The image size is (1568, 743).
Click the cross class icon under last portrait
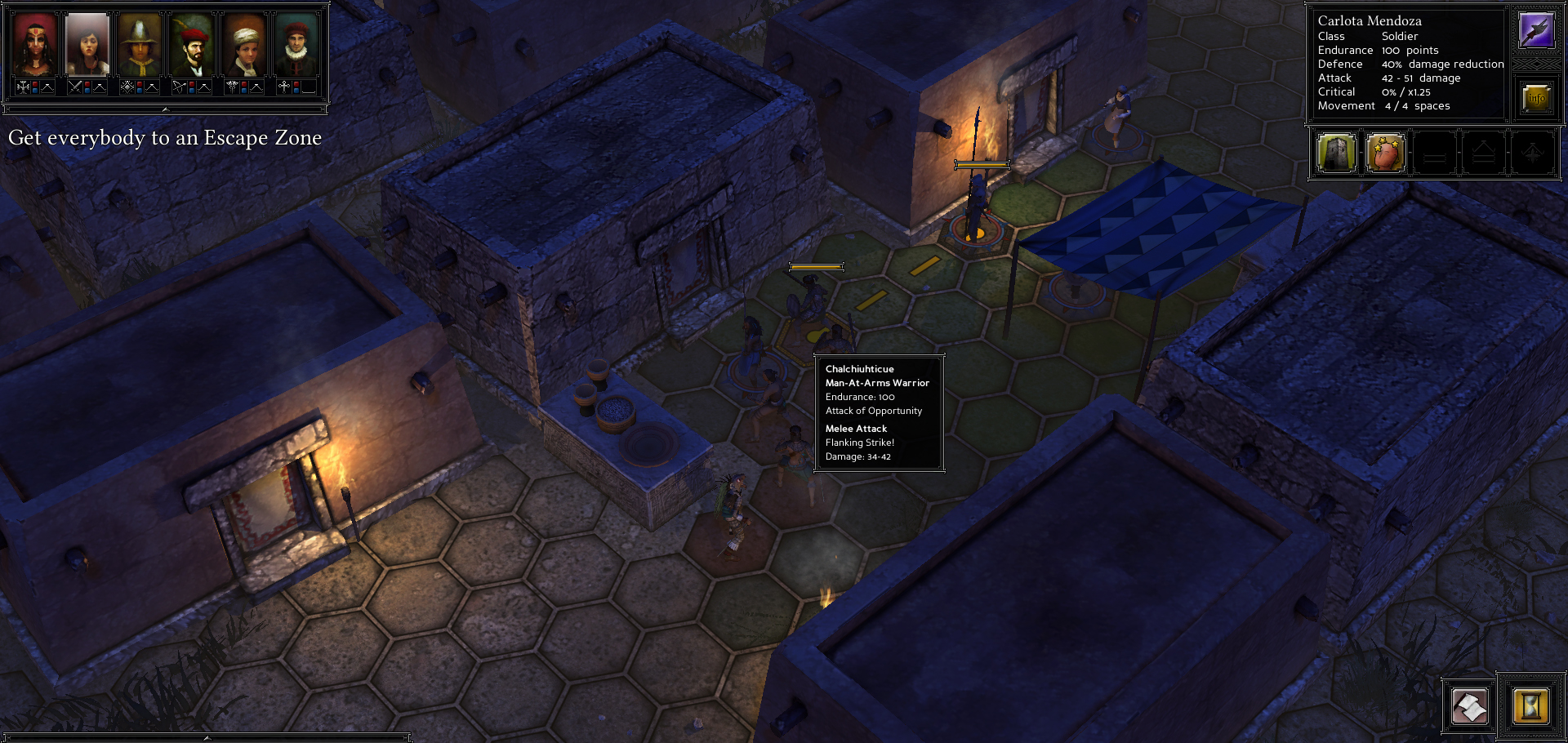pyautogui.click(x=283, y=87)
